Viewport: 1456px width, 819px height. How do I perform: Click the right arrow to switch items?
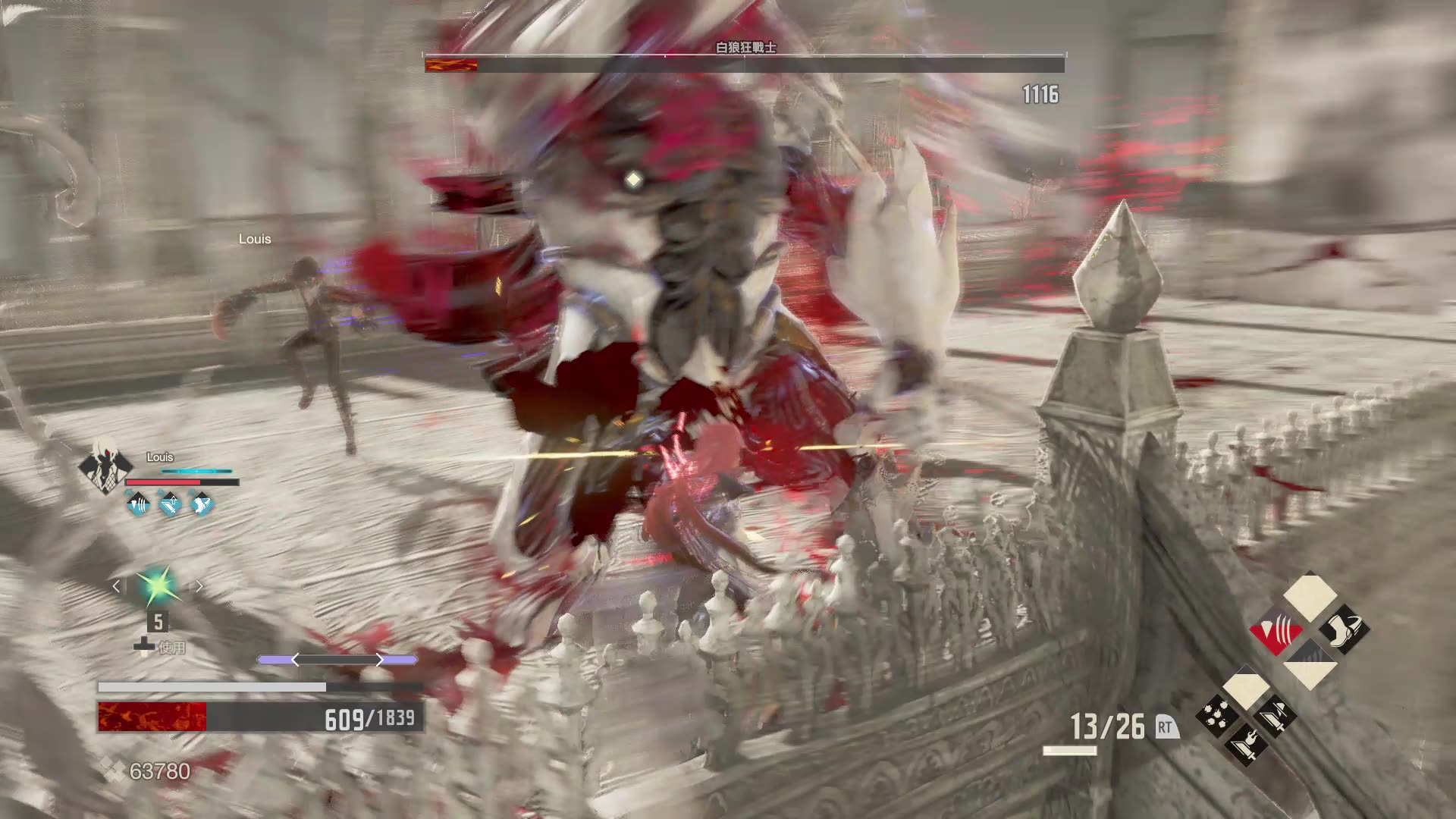199,585
